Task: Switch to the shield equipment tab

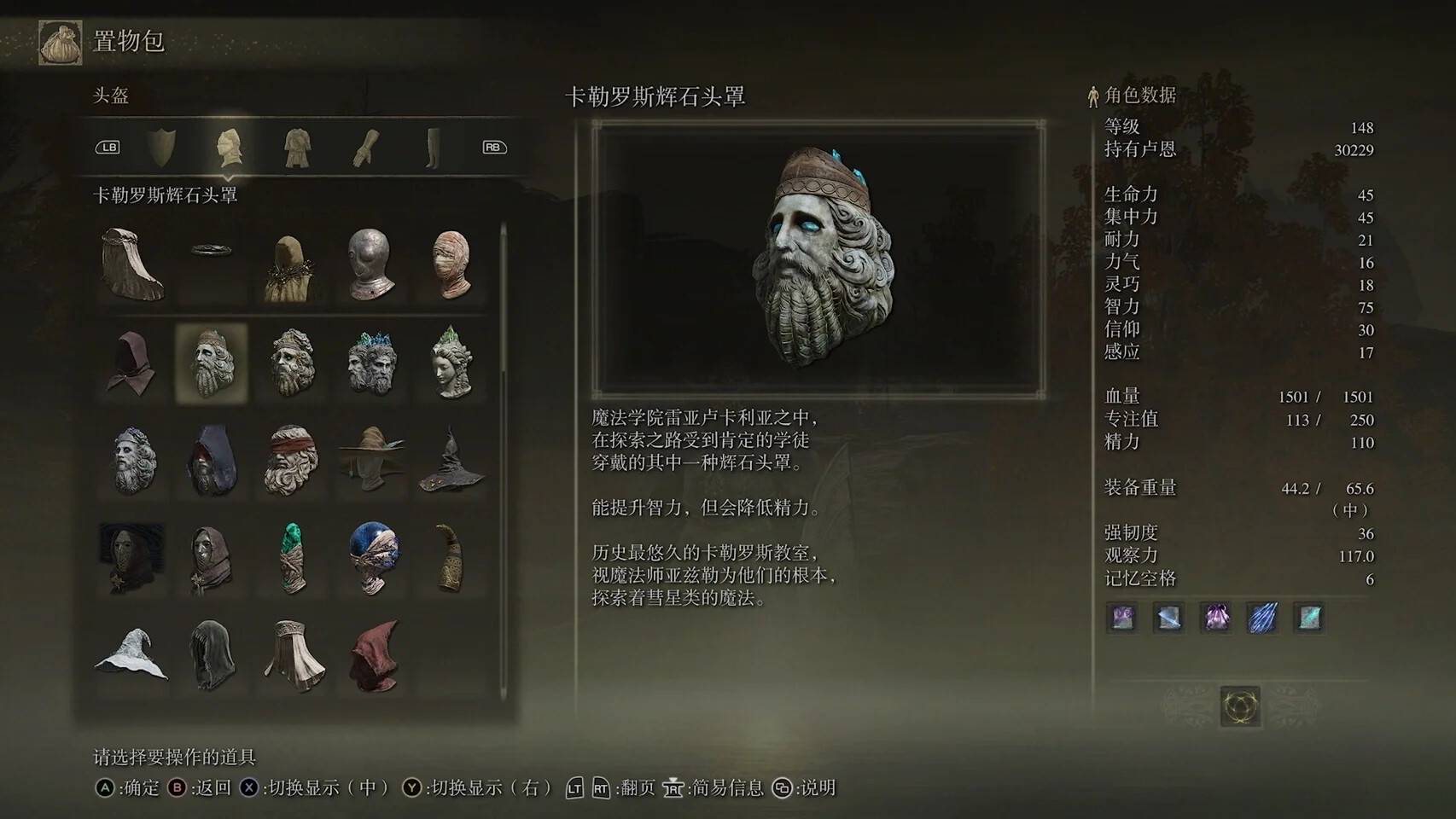Action: (x=160, y=146)
